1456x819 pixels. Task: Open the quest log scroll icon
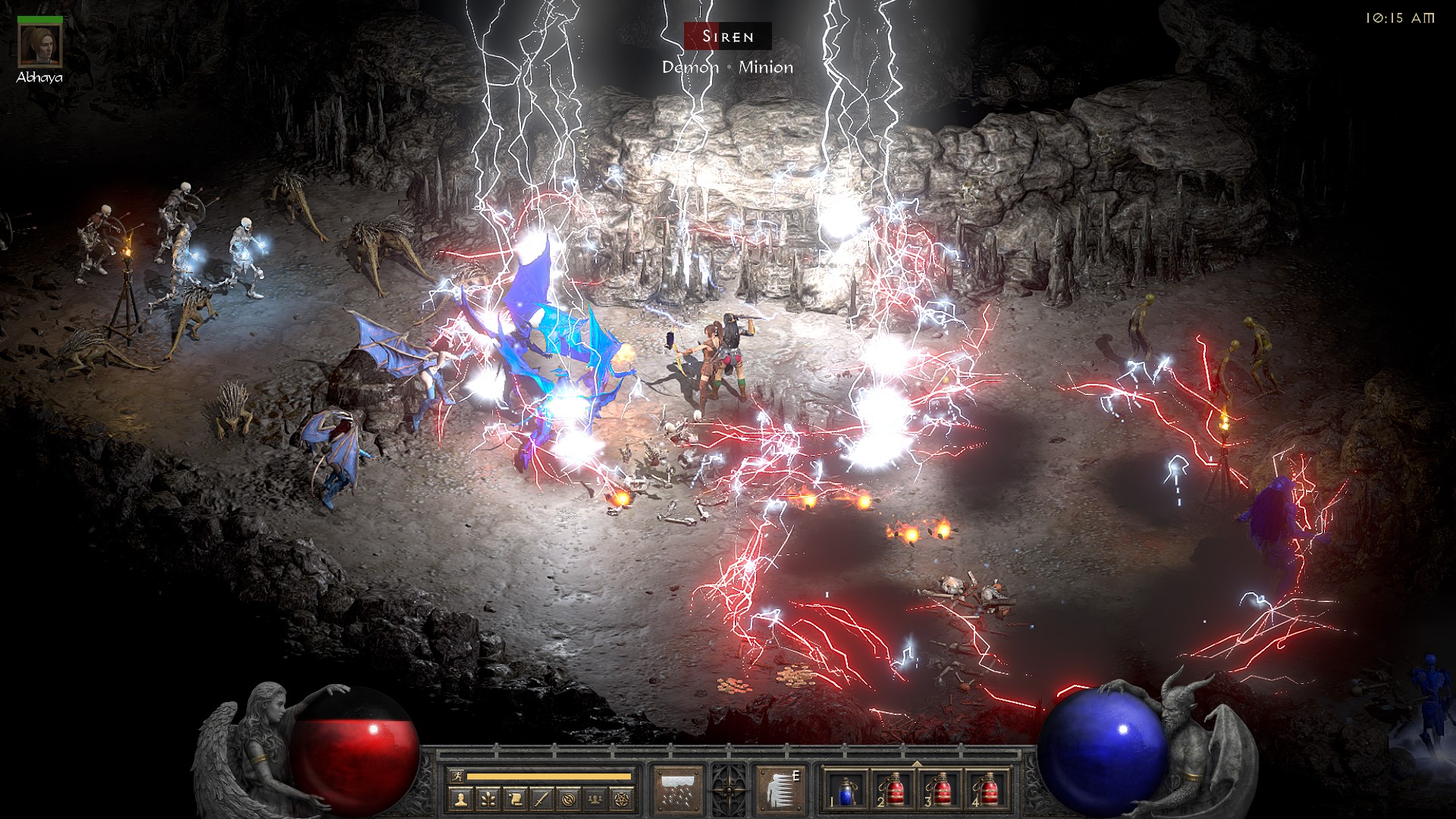(514, 798)
